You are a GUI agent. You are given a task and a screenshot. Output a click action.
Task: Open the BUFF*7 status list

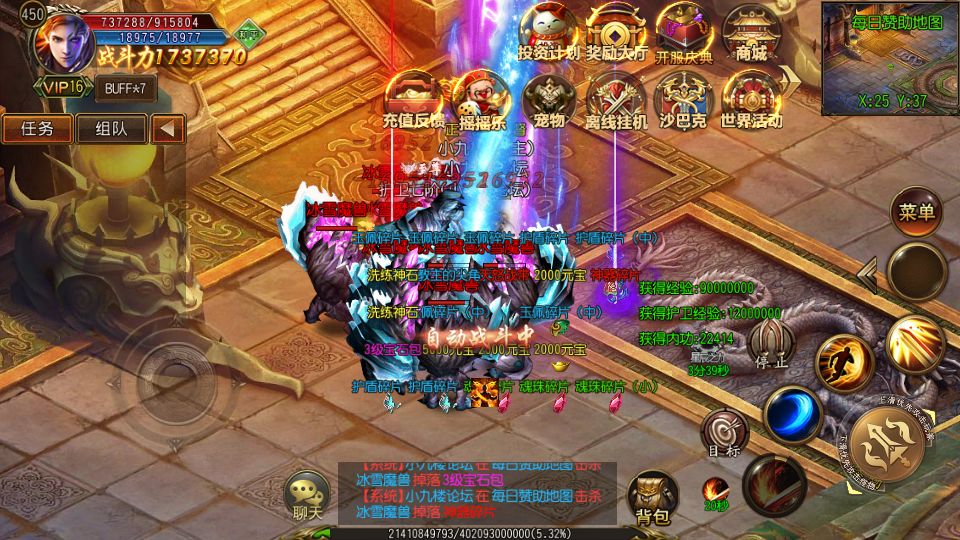pos(126,88)
